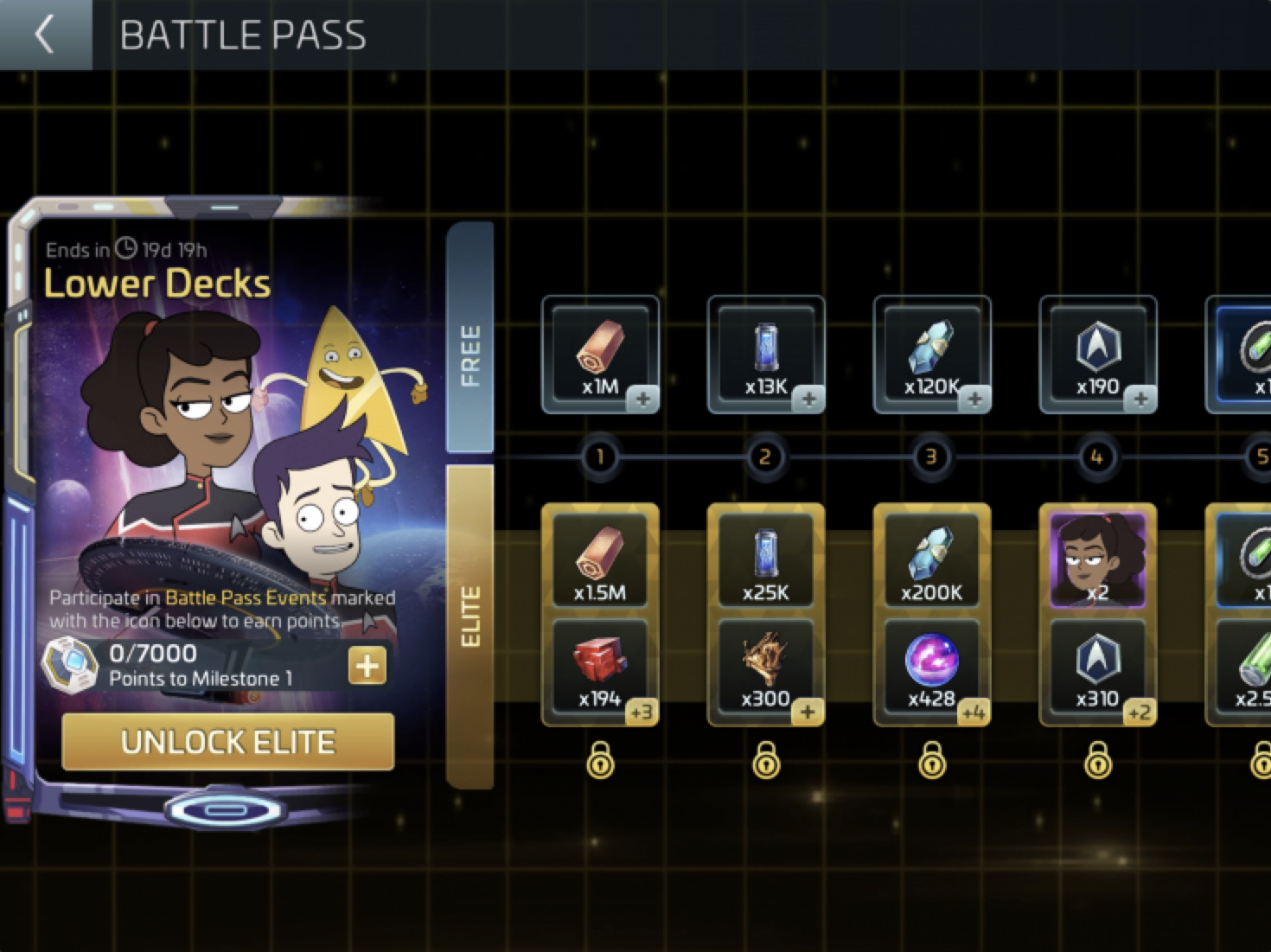Tap the gold plus button beside points

tap(367, 666)
